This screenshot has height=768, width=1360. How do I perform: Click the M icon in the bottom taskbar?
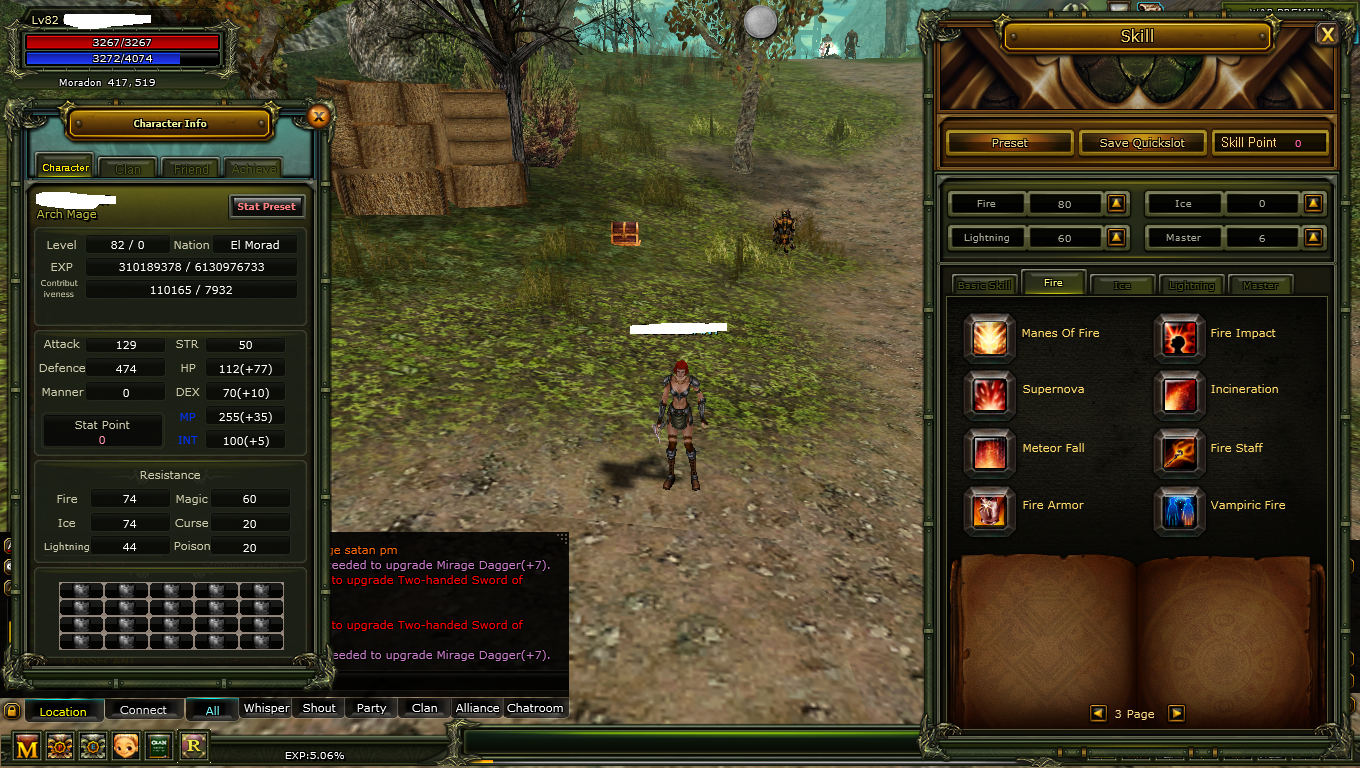click(26, 746)
